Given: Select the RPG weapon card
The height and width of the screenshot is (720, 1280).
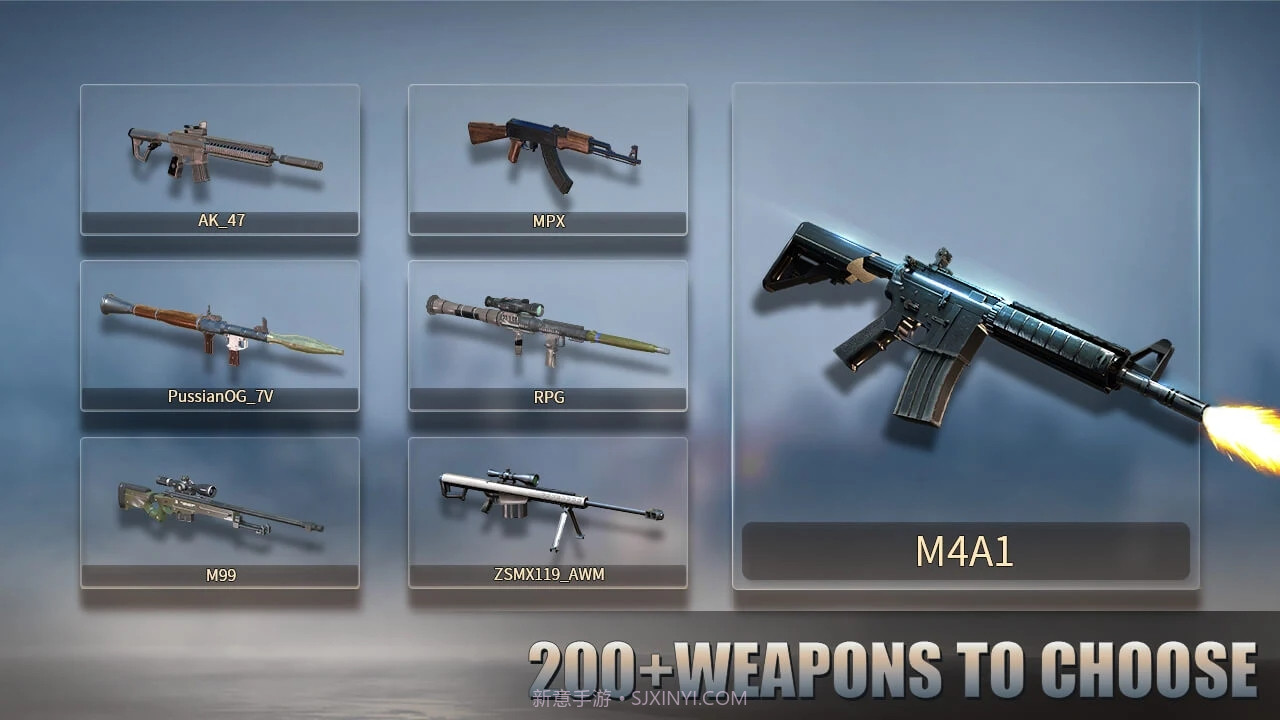Looking at the screenshot, I should (548, 336).
